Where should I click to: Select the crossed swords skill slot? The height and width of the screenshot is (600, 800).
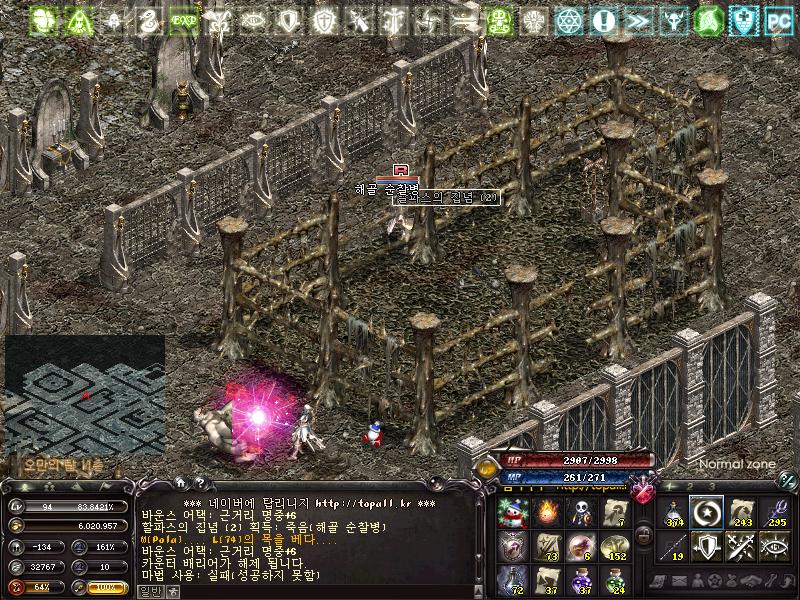[x=741, y=546]
